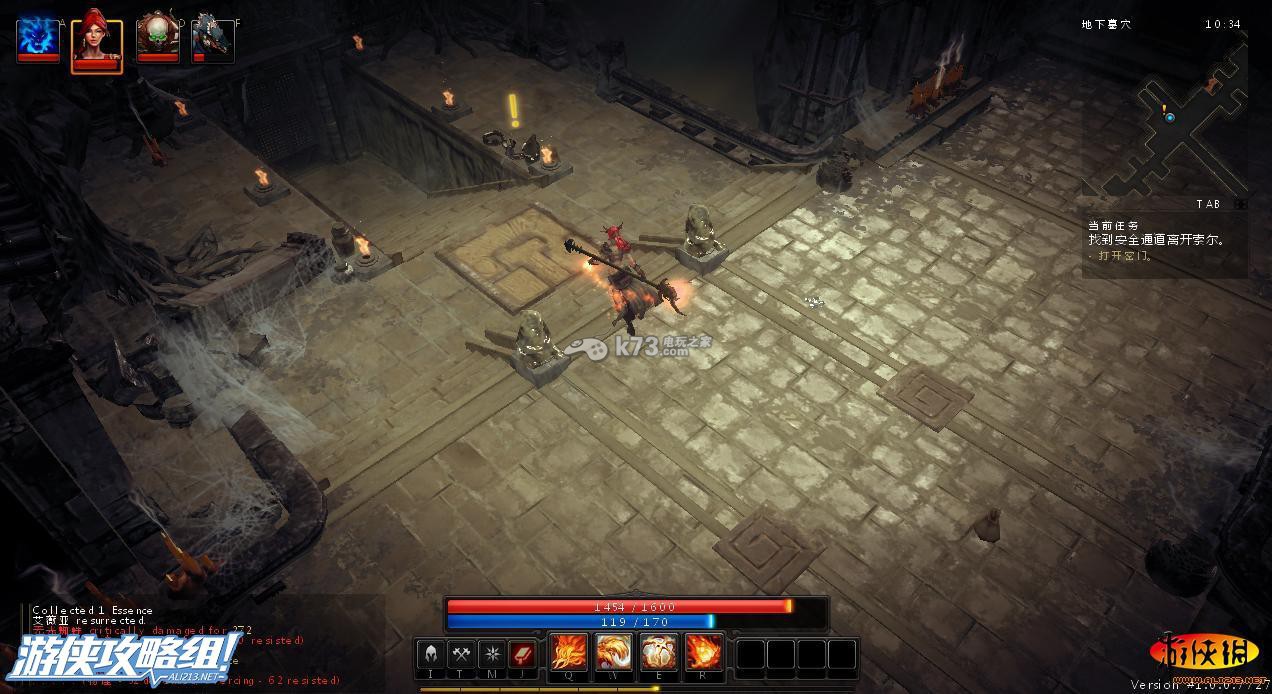Use the E white explosion skill
The height and width of the screenshot is (694, 1272).
click(x=659, y=654)
